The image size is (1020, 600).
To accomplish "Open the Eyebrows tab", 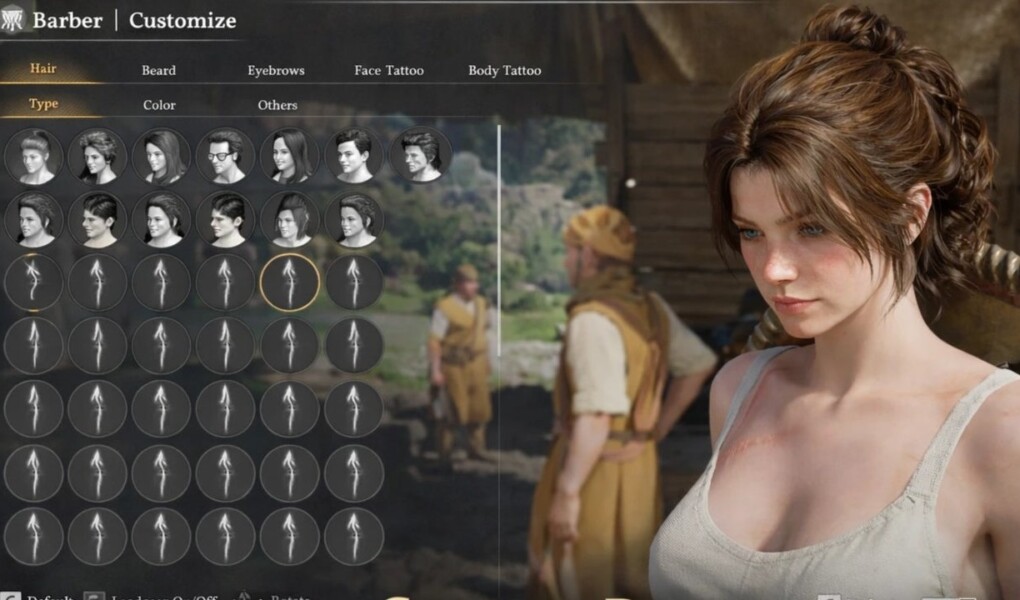I will pyautogui.click(x=276, y=71).
